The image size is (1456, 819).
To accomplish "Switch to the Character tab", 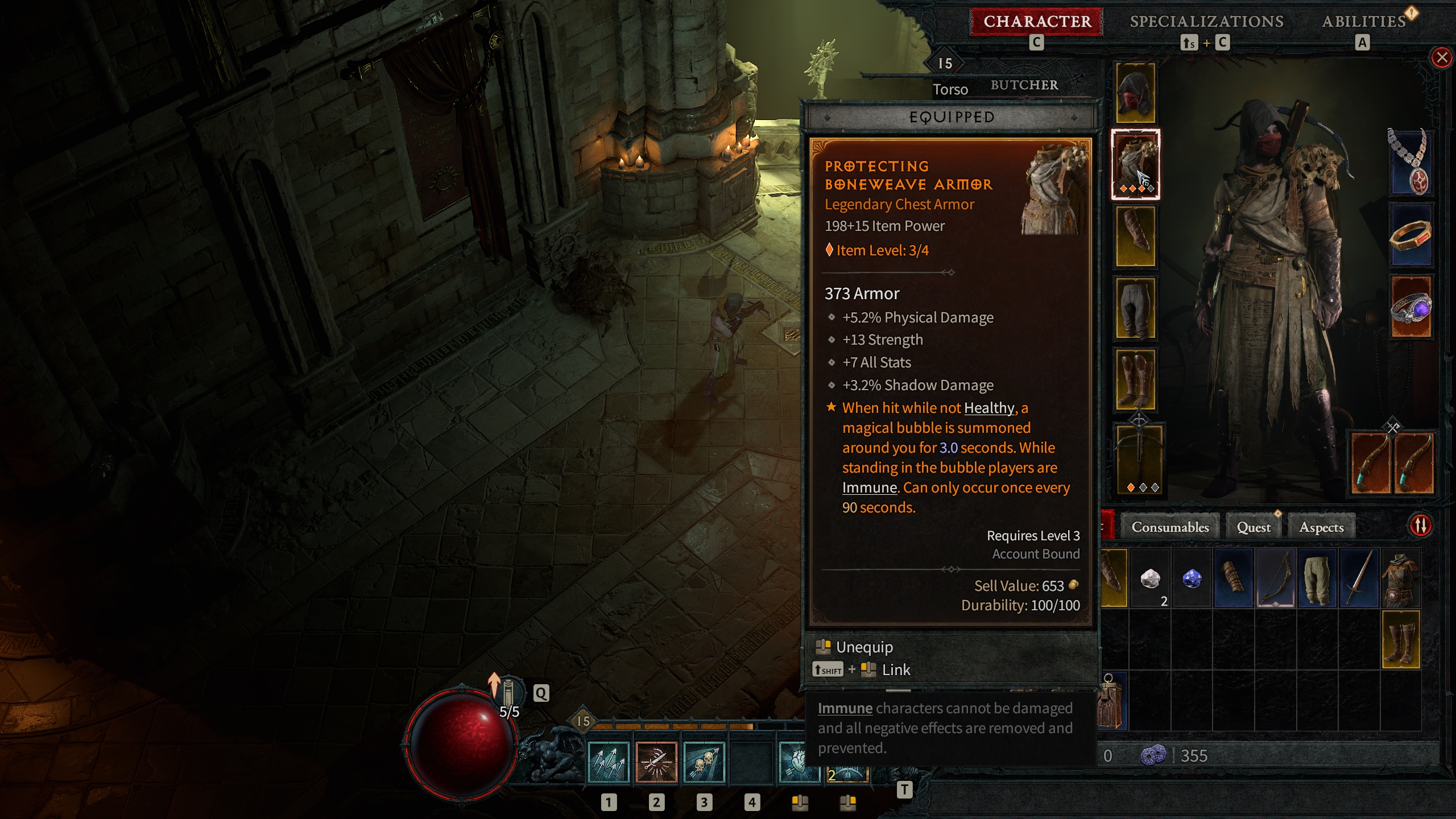I will click(x=1037, y=22).
